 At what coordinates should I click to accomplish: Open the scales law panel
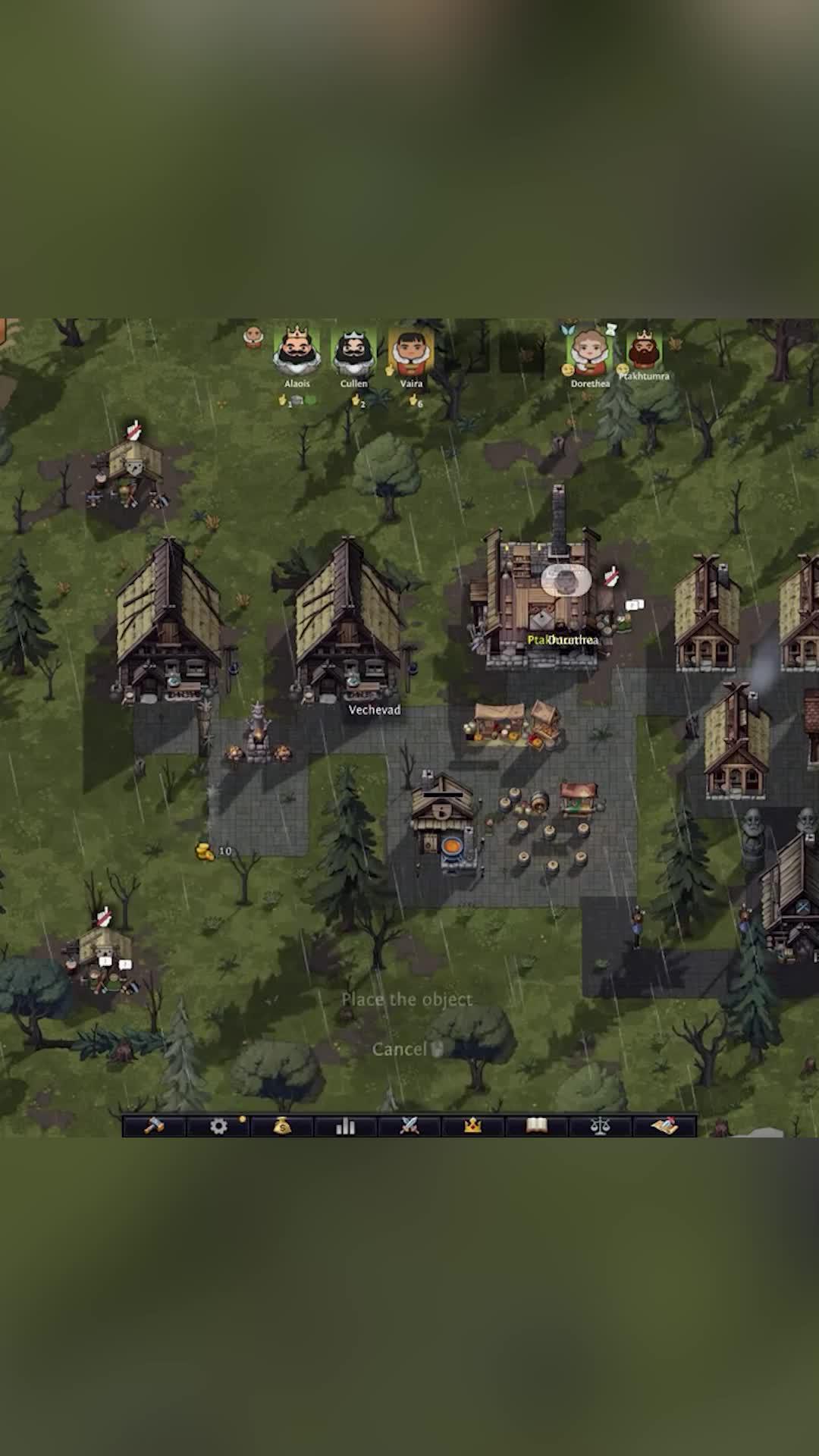[601, 1126]
